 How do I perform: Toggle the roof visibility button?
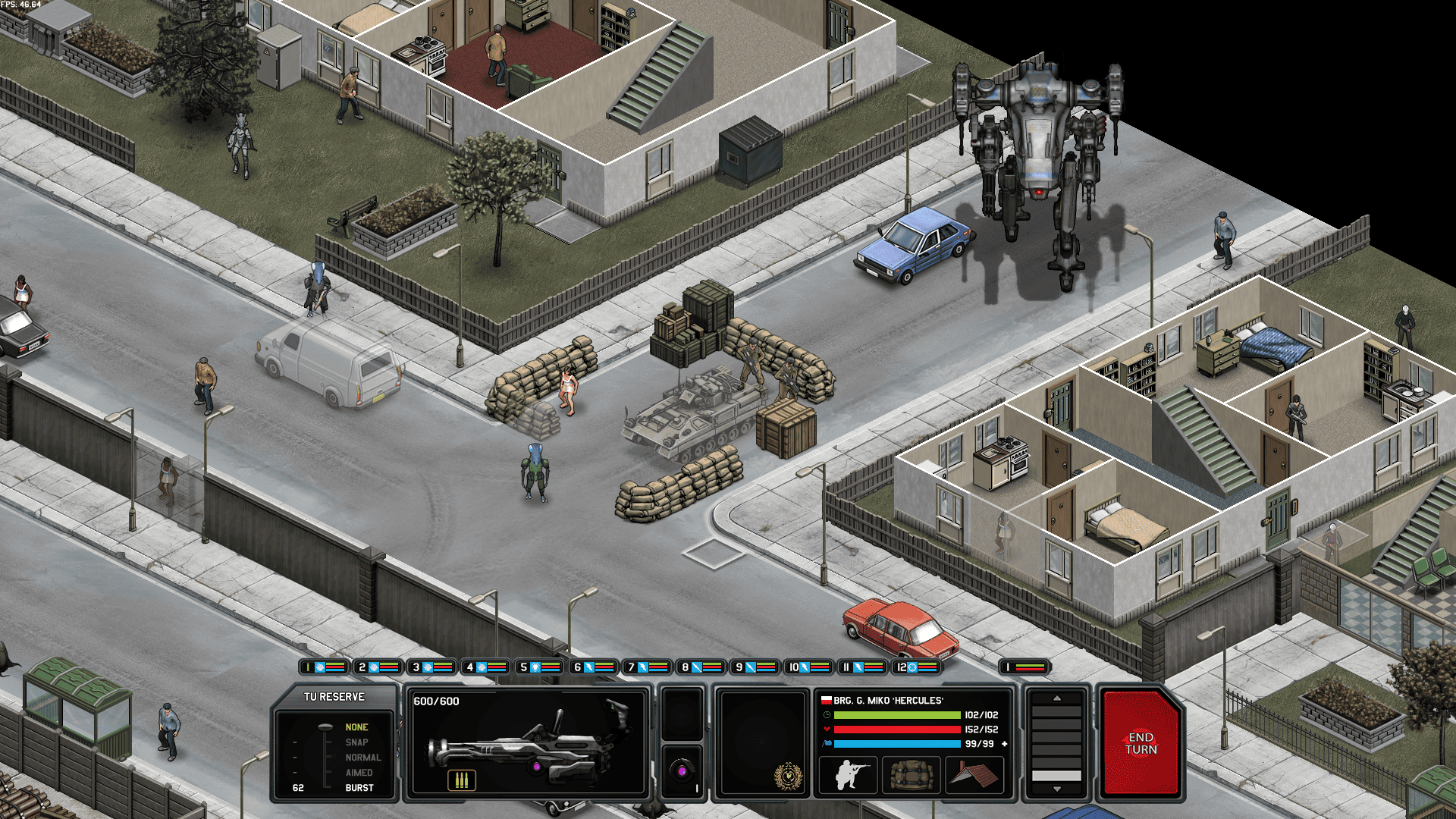[x=974, y=775]
